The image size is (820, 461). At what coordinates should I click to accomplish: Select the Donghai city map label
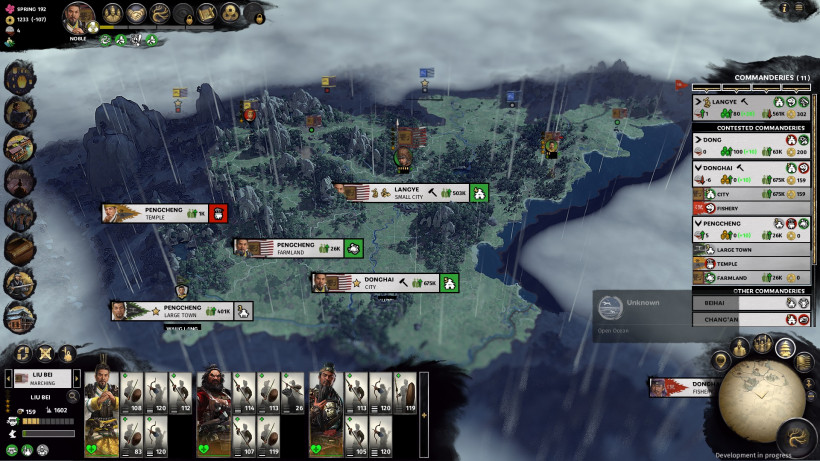pos(378,283)
